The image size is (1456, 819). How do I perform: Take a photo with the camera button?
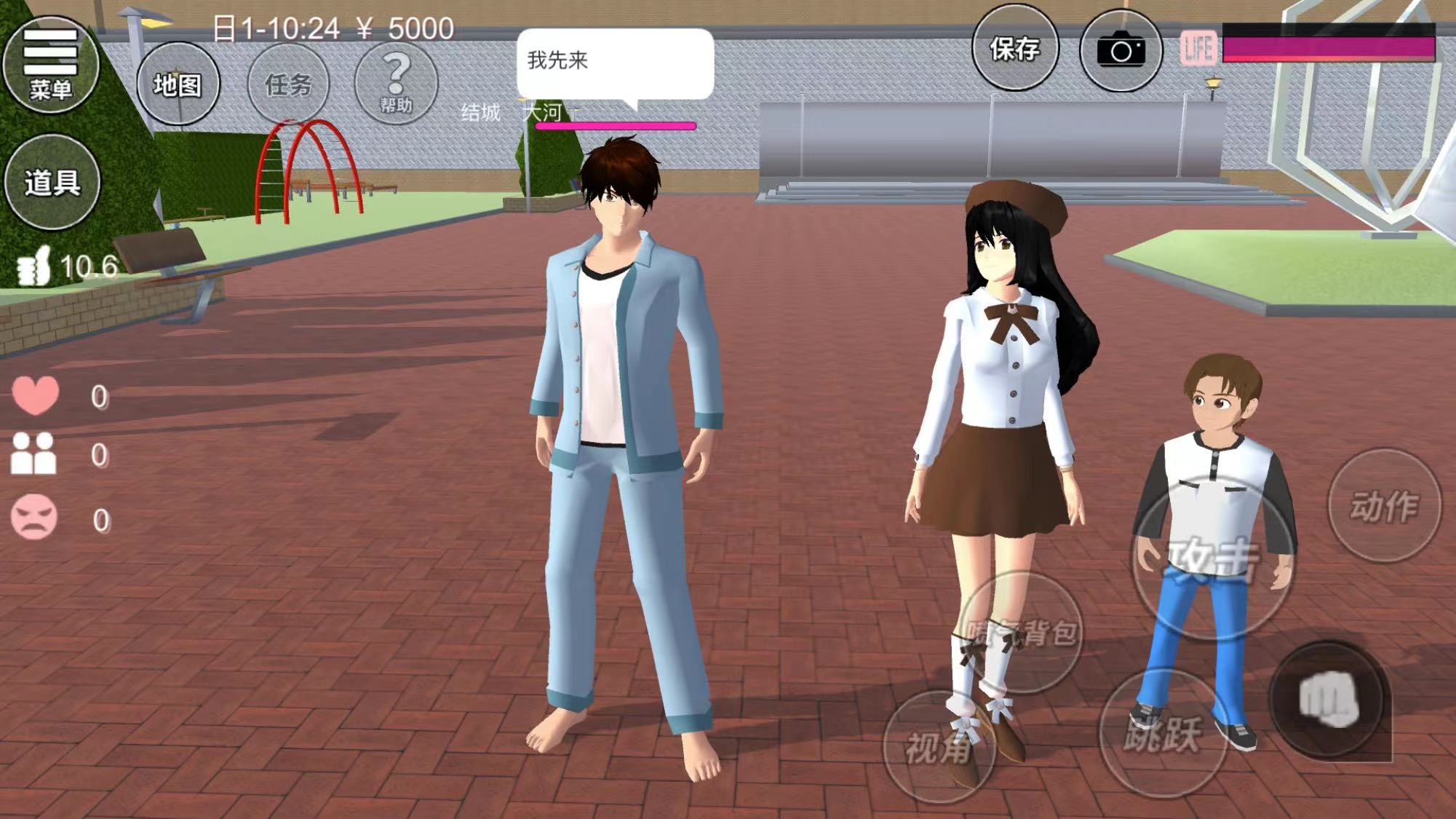(1121, 50)
